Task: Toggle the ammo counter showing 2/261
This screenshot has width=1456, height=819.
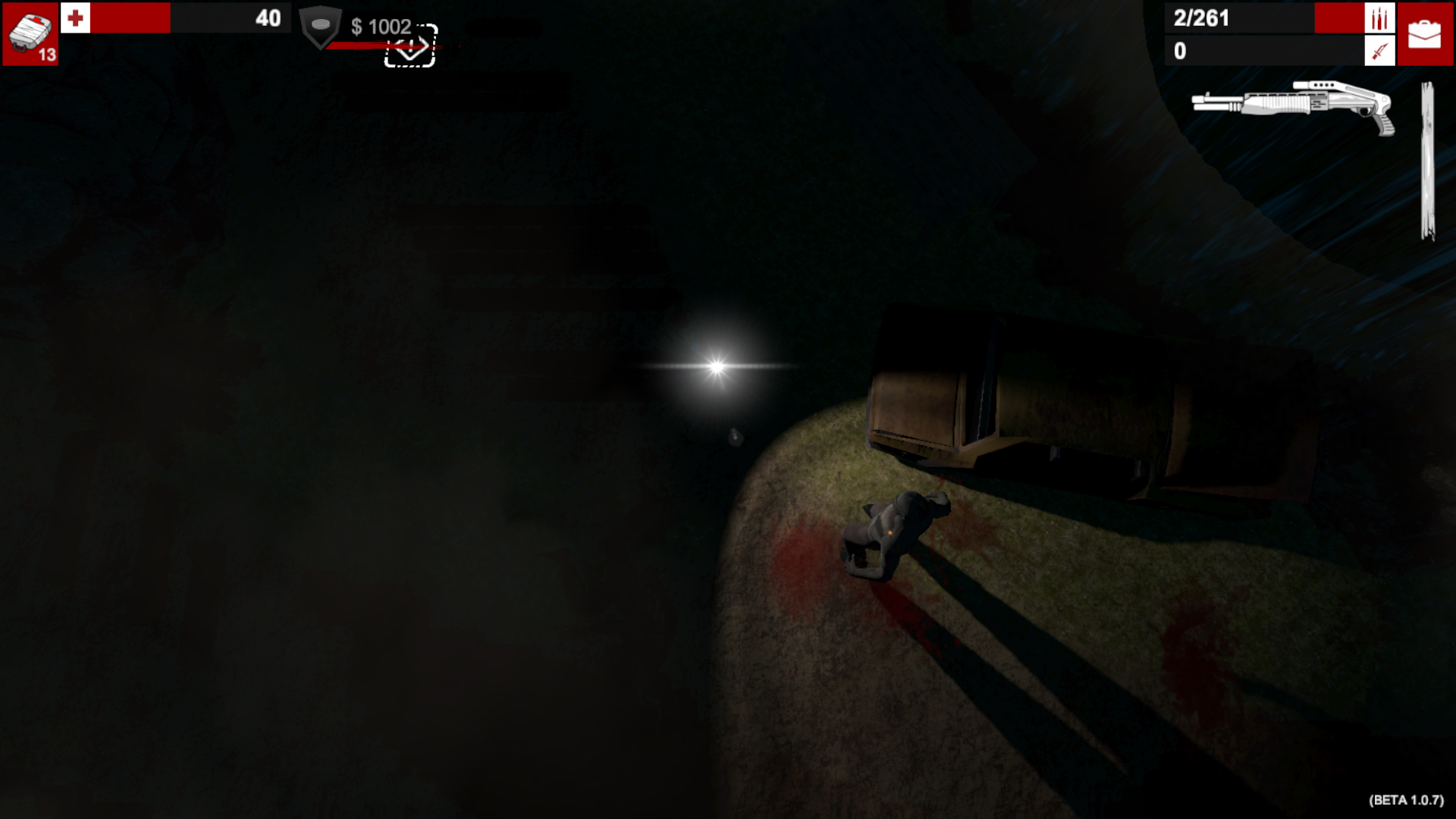Action: pos(1200,18)
